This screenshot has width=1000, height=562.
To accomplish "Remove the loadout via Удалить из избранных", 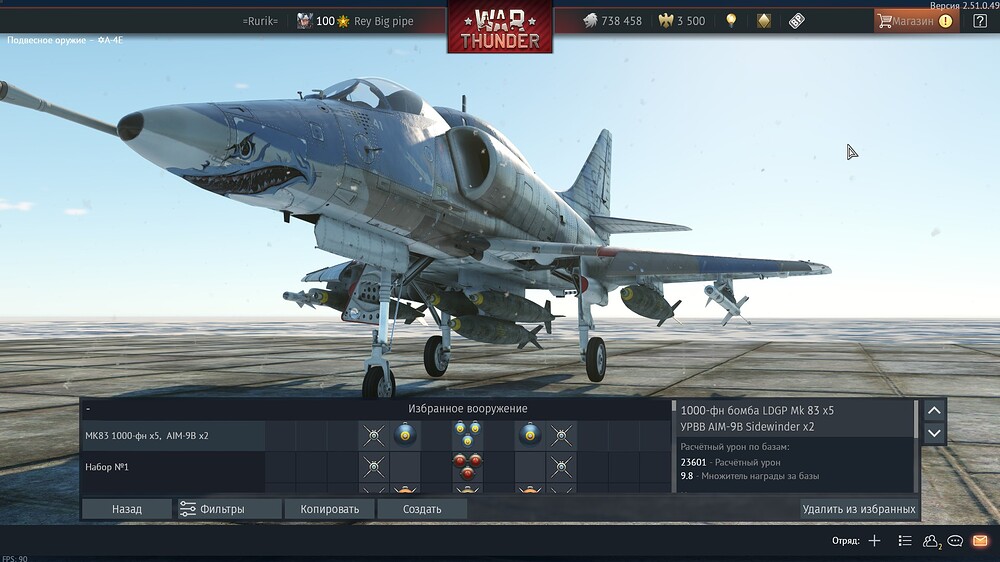I will [x=858, y=509].
